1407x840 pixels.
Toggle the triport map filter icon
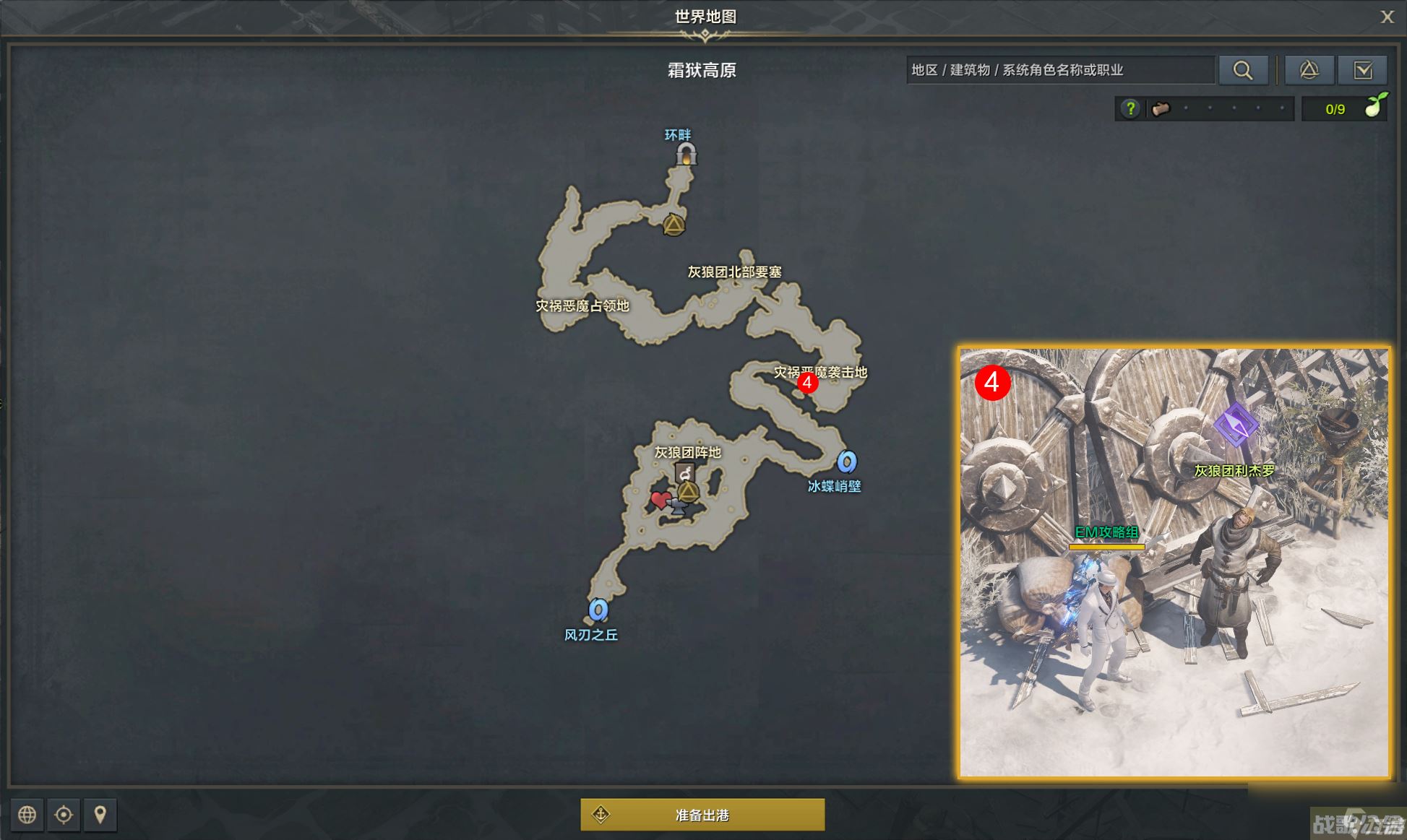1309,69
